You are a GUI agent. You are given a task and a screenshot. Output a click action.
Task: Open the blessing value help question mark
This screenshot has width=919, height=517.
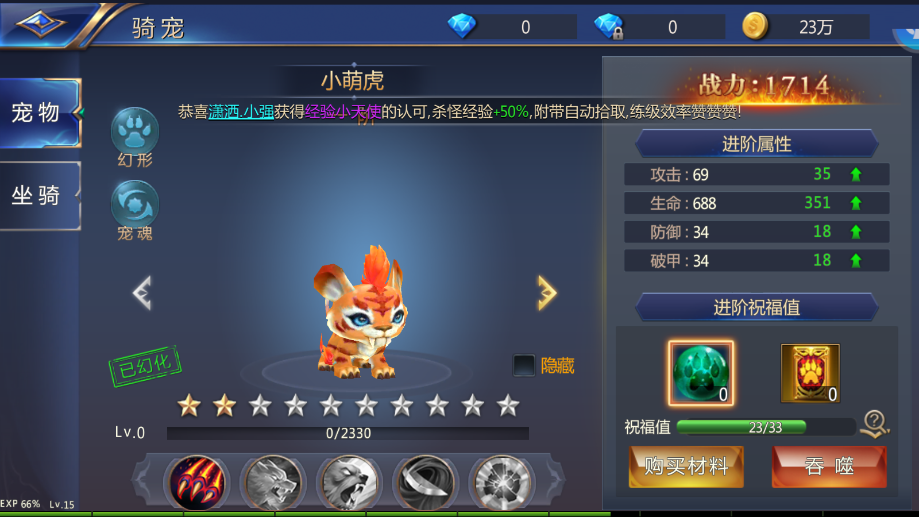tap(875, 424)
